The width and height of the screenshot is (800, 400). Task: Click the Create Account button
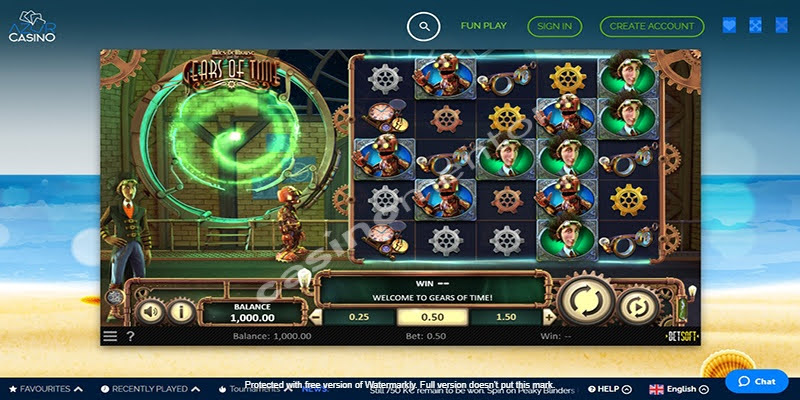click(x=651, y=26)
